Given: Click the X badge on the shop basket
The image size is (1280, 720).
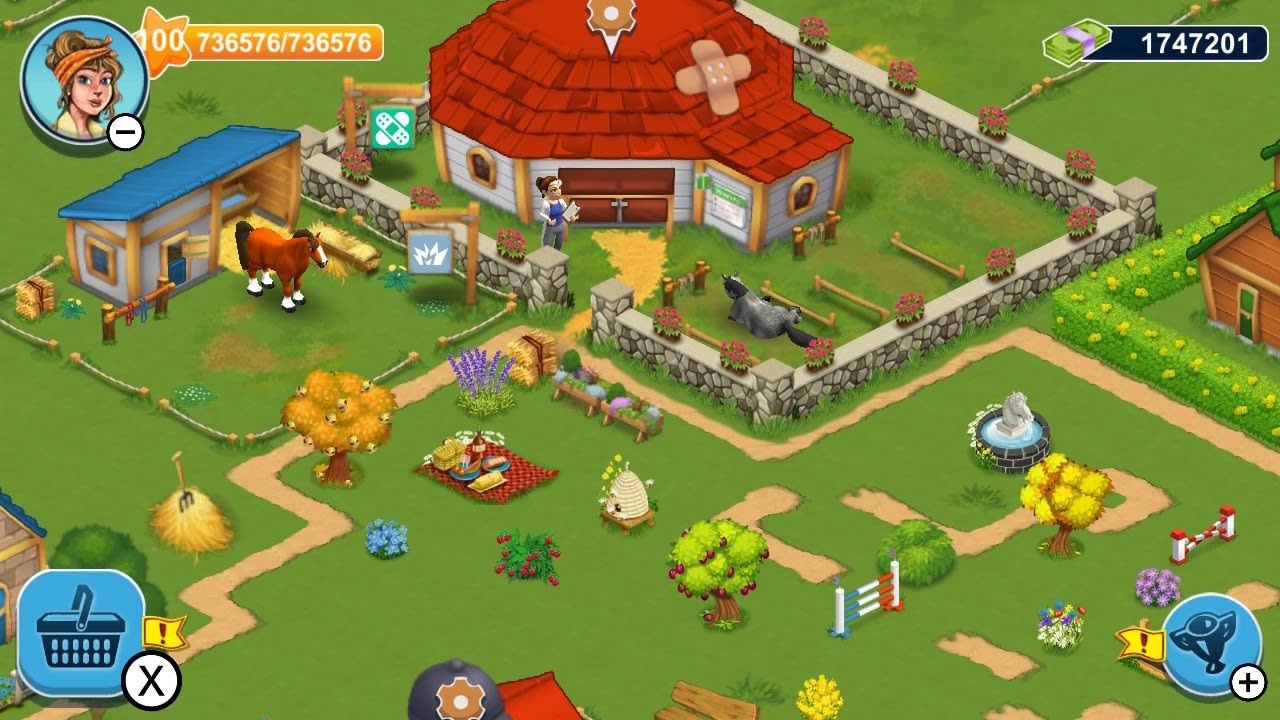Looking at the screenshot, I should tap(150, 680).
